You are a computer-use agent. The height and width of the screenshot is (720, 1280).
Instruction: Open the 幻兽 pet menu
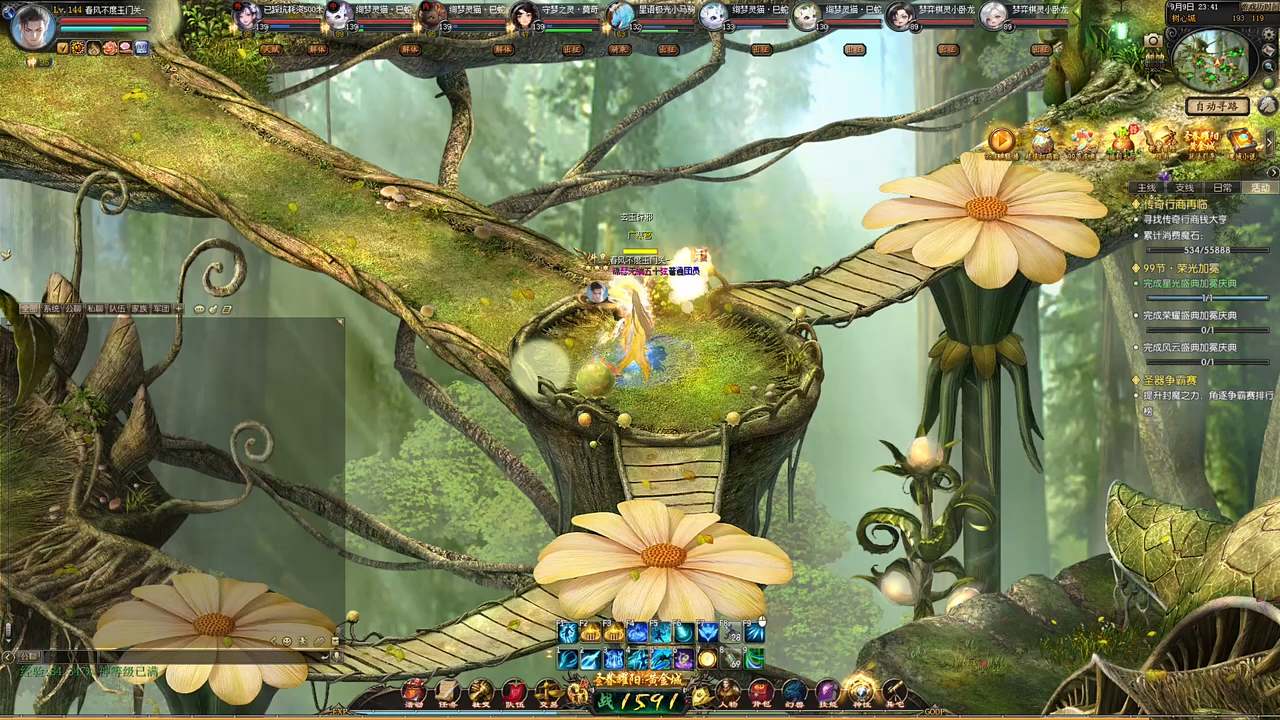click(794, 692)
